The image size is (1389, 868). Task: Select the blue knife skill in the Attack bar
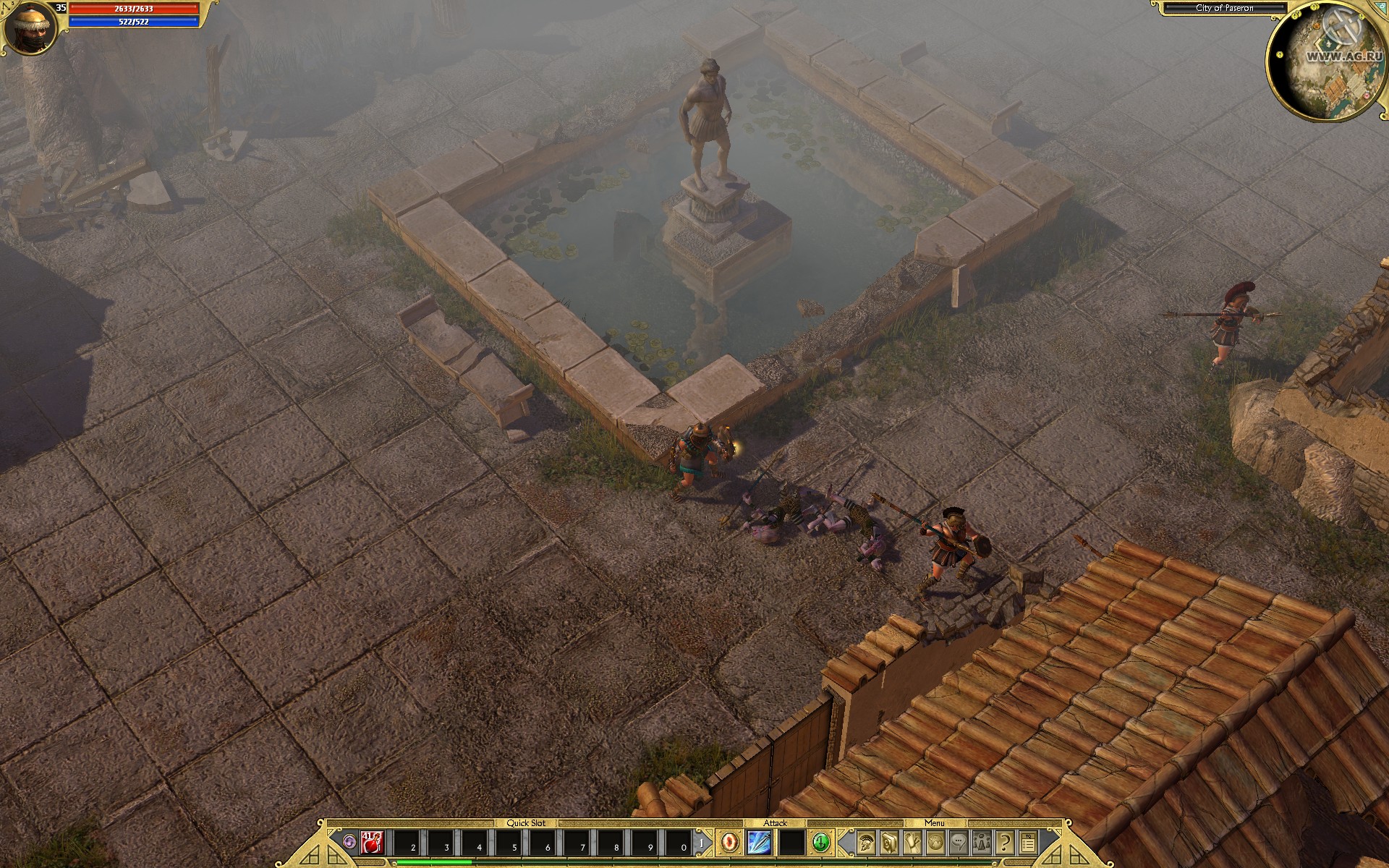pos(760,844)
